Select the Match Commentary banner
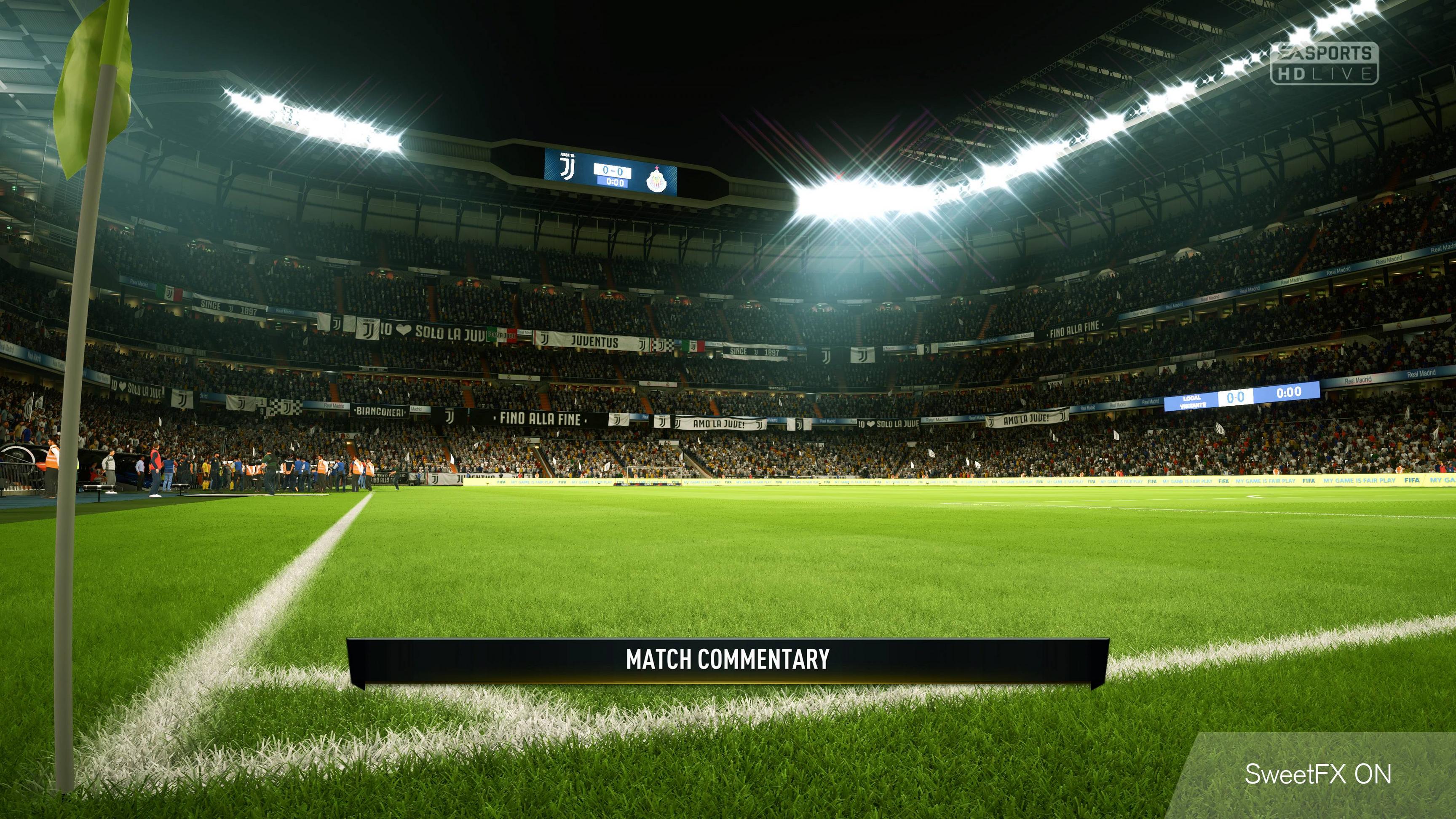The height and width of the screenshot is (819, 1456). [728, 660]
